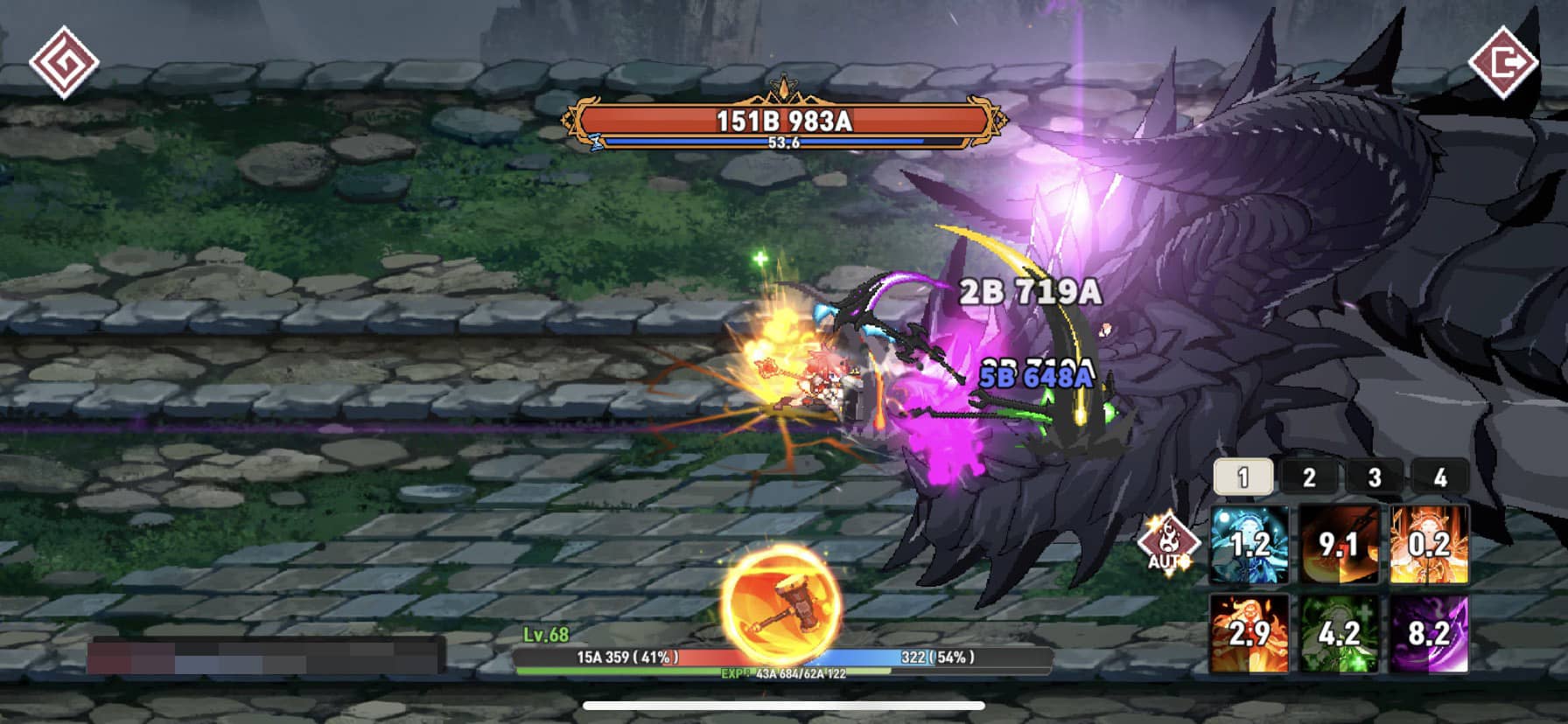Activate the golden orange skill showing 0.2
This screenshot has width=1568, height=724.
[x=1429, y=544]
